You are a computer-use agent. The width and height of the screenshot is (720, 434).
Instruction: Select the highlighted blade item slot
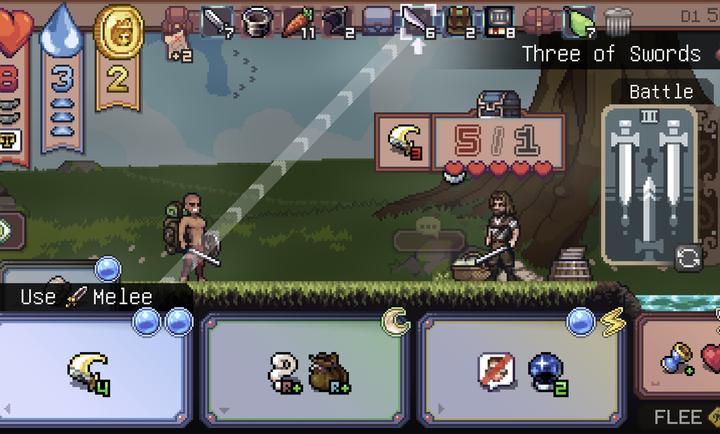417,21
